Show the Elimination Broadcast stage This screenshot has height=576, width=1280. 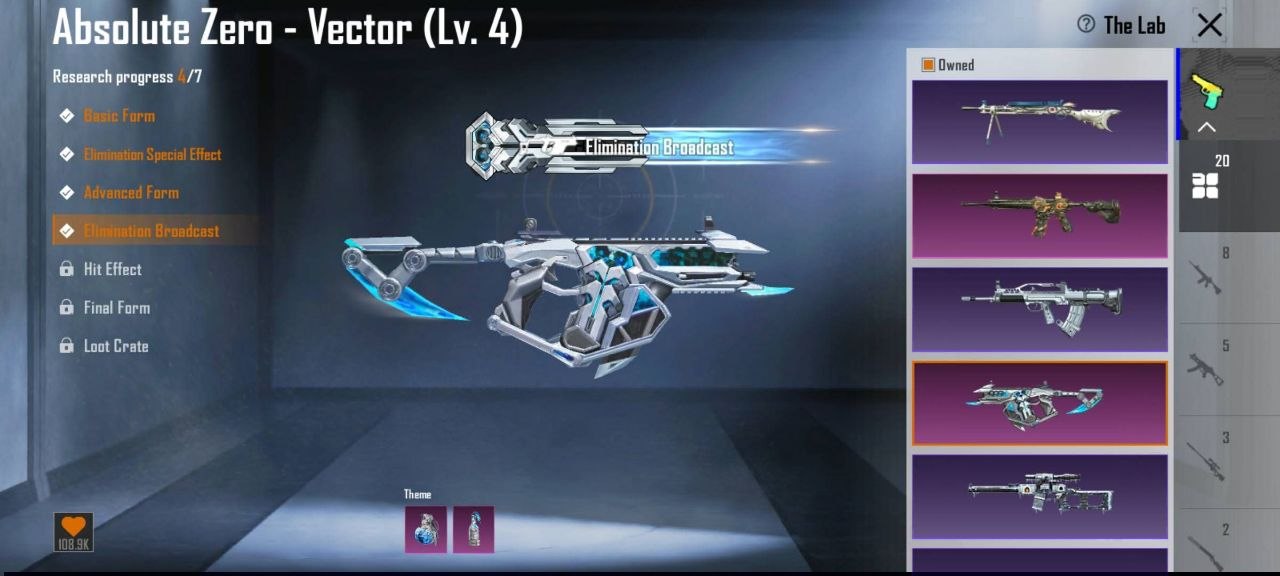click(x=151, y=231)
